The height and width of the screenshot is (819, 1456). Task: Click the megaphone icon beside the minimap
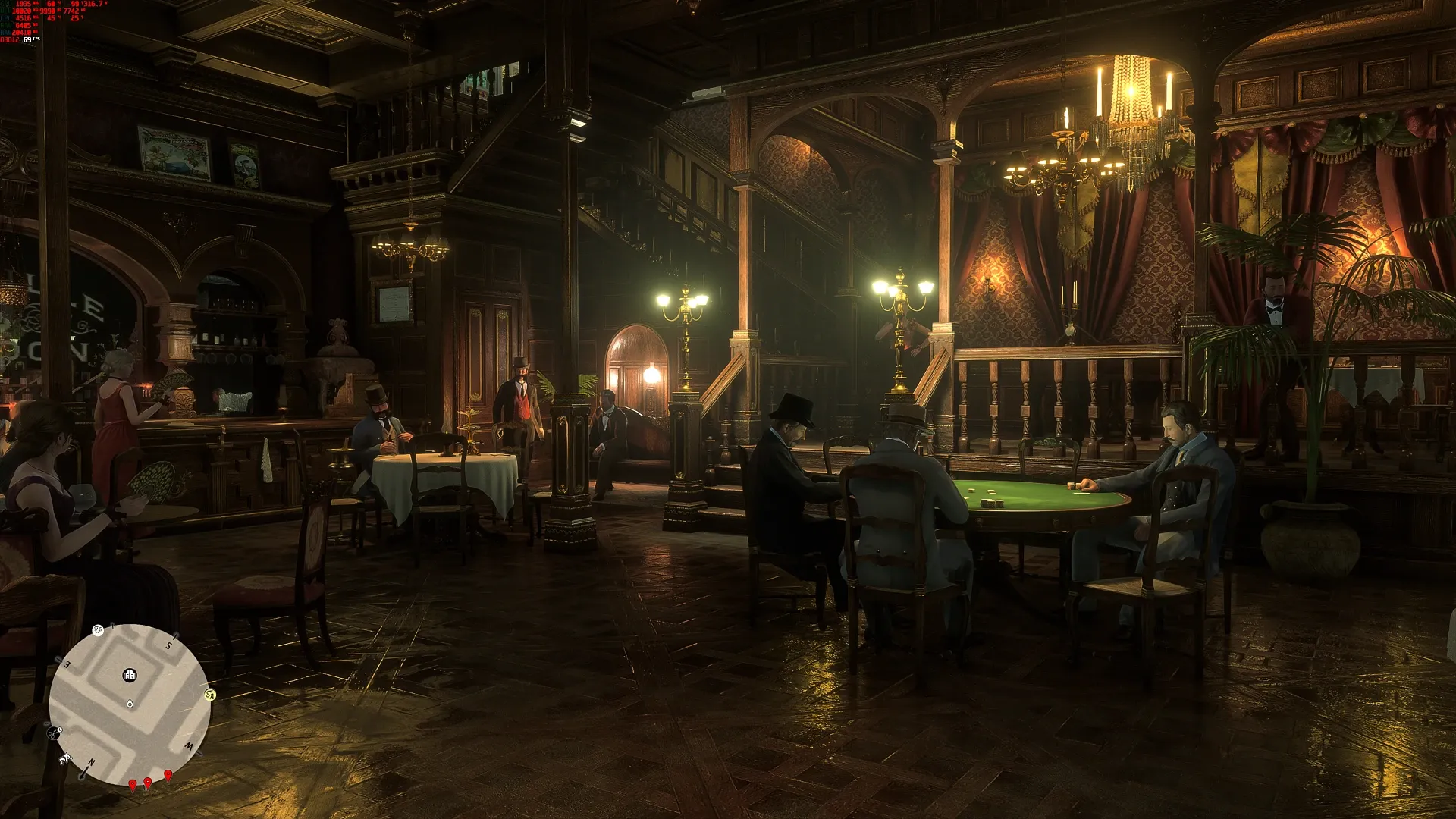65,758
